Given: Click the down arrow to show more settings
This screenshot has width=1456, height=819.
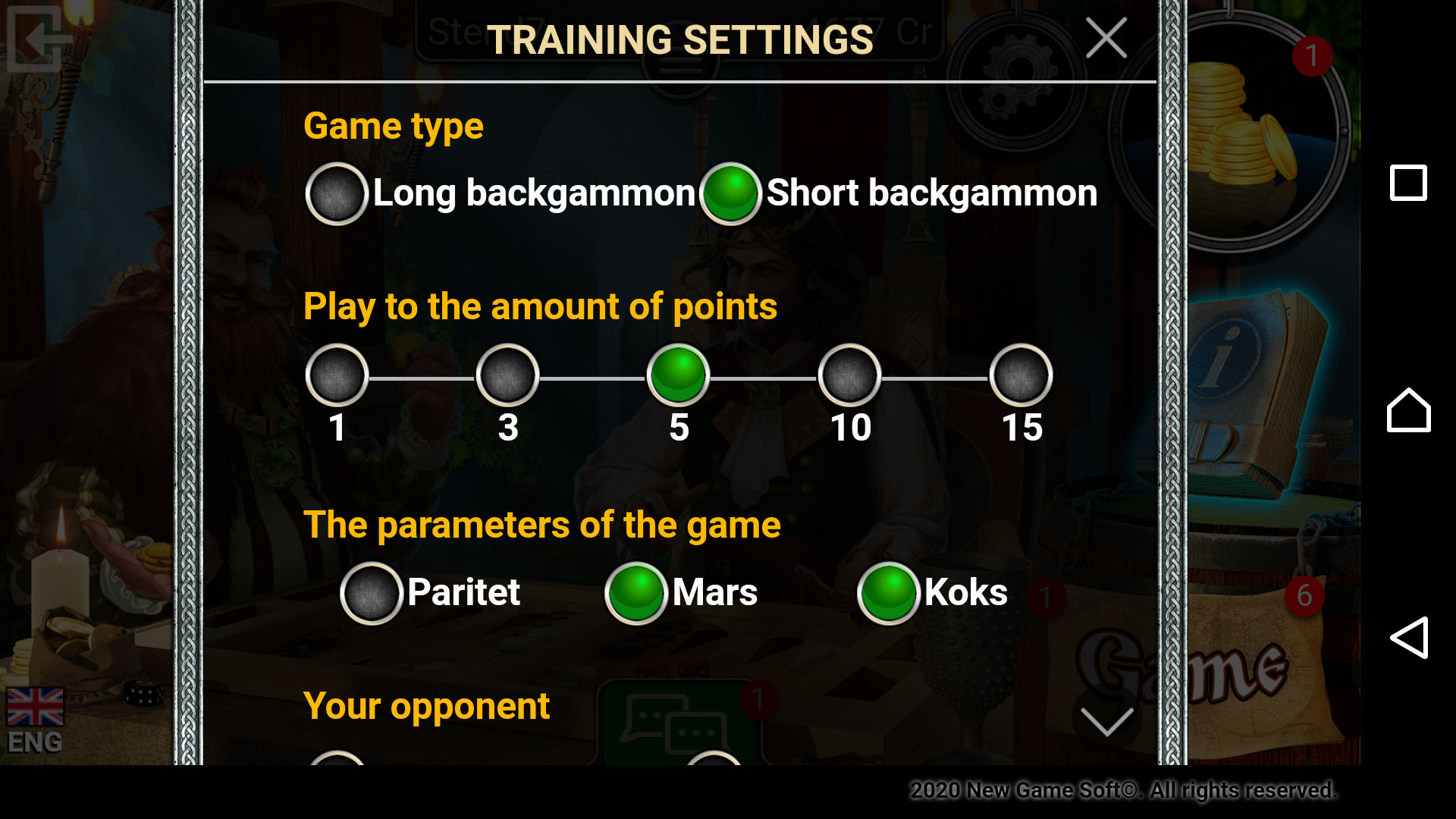Looking at the screenshot, I should pos(1106,721).
